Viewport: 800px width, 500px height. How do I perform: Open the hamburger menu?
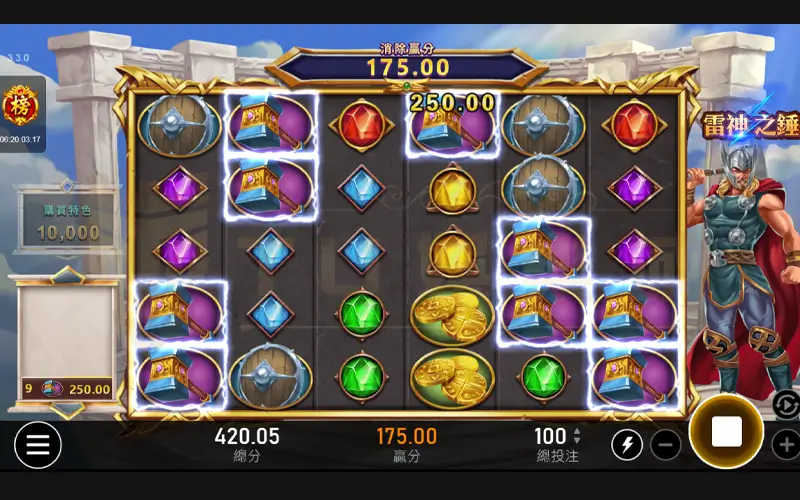point(37,445)
